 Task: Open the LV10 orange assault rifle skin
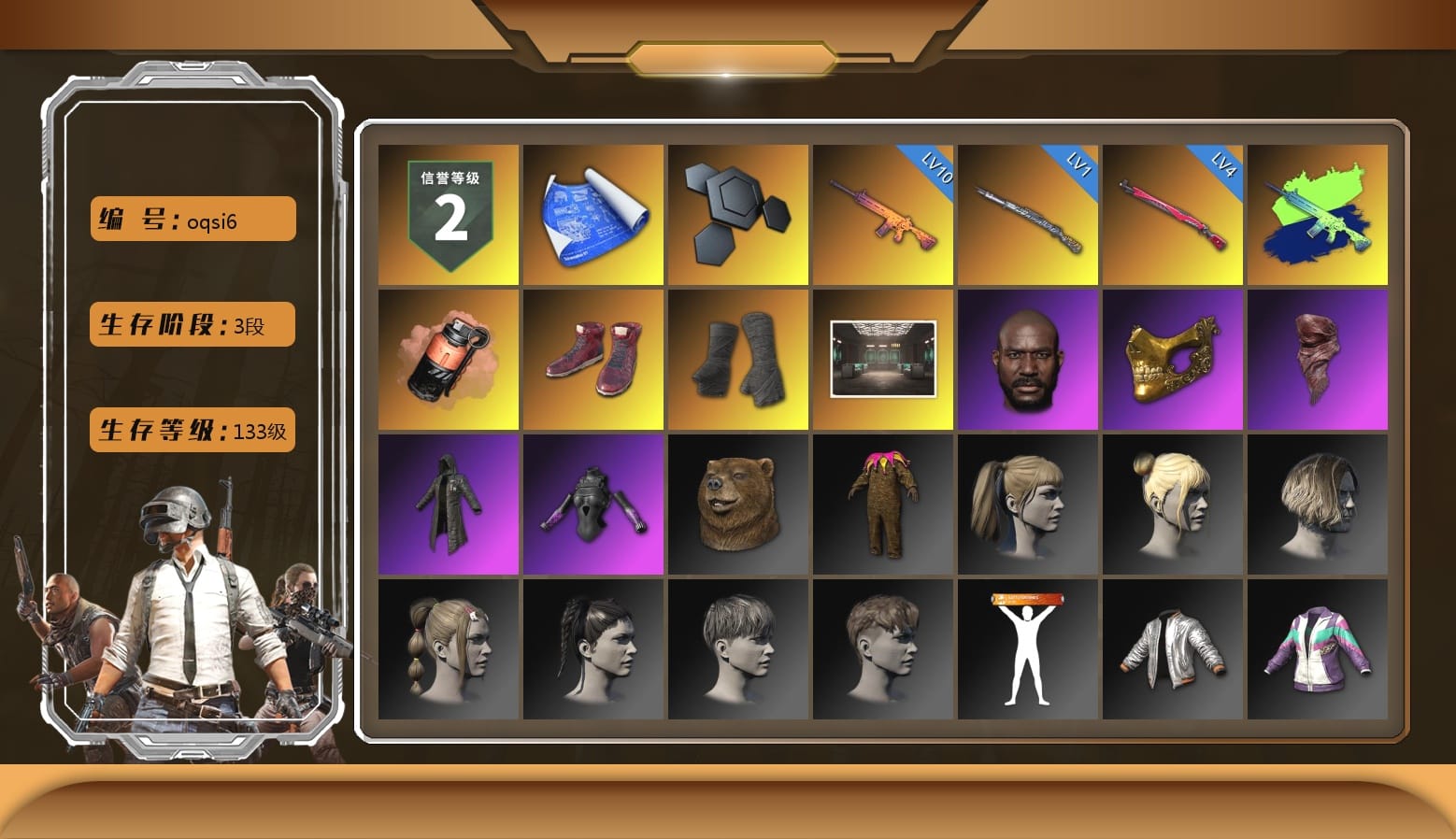coord(883,213)
